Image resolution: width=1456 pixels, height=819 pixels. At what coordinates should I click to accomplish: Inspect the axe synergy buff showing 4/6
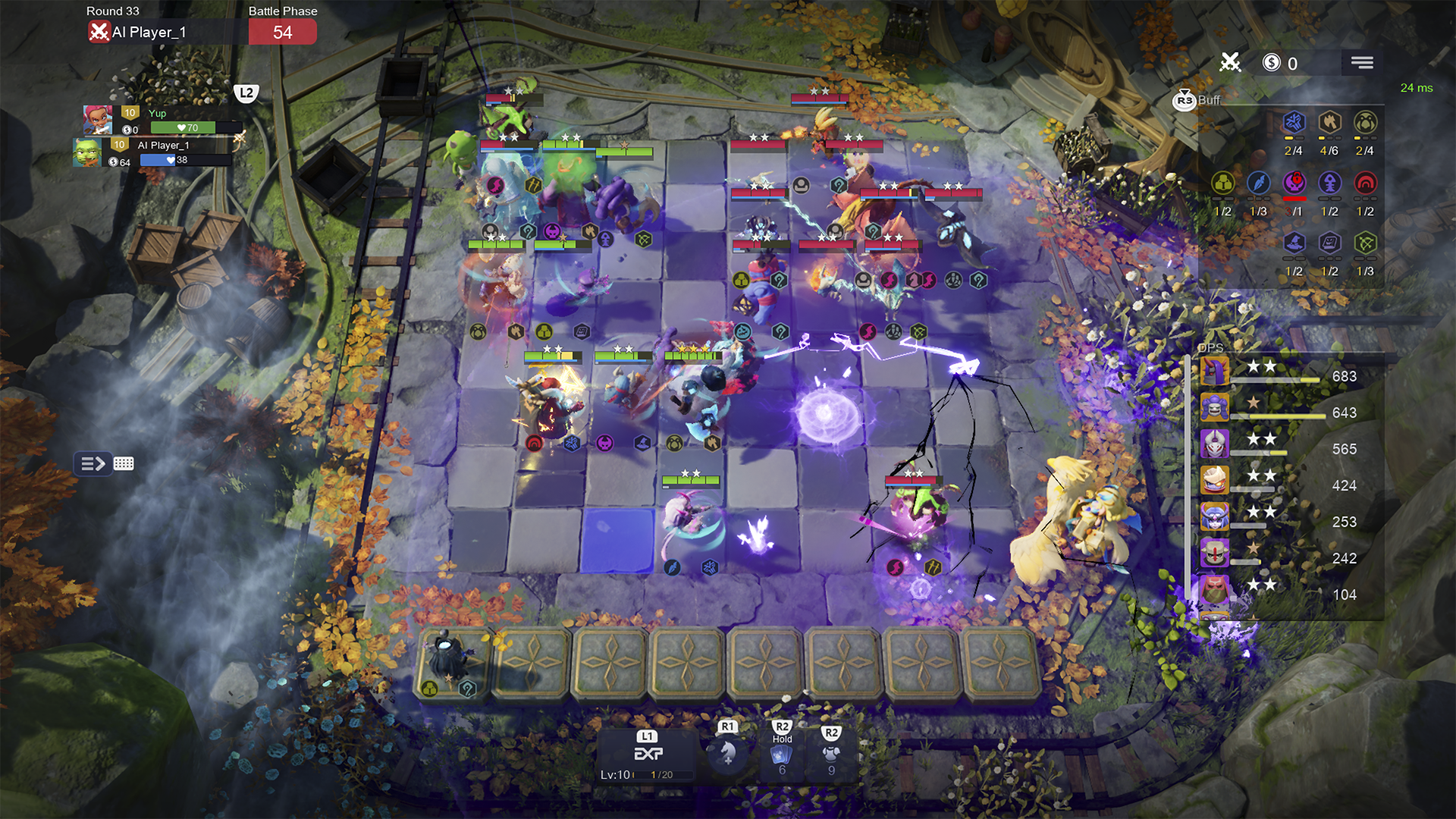1329,123
